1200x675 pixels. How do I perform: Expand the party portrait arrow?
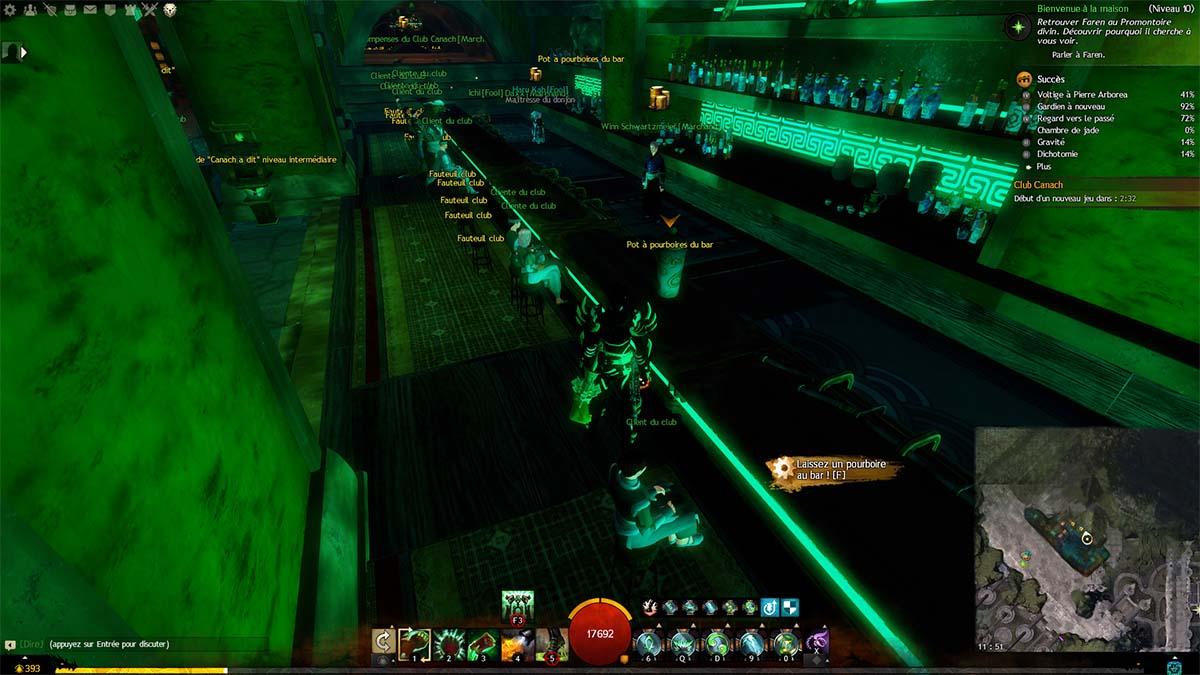(x=23, y=52)
